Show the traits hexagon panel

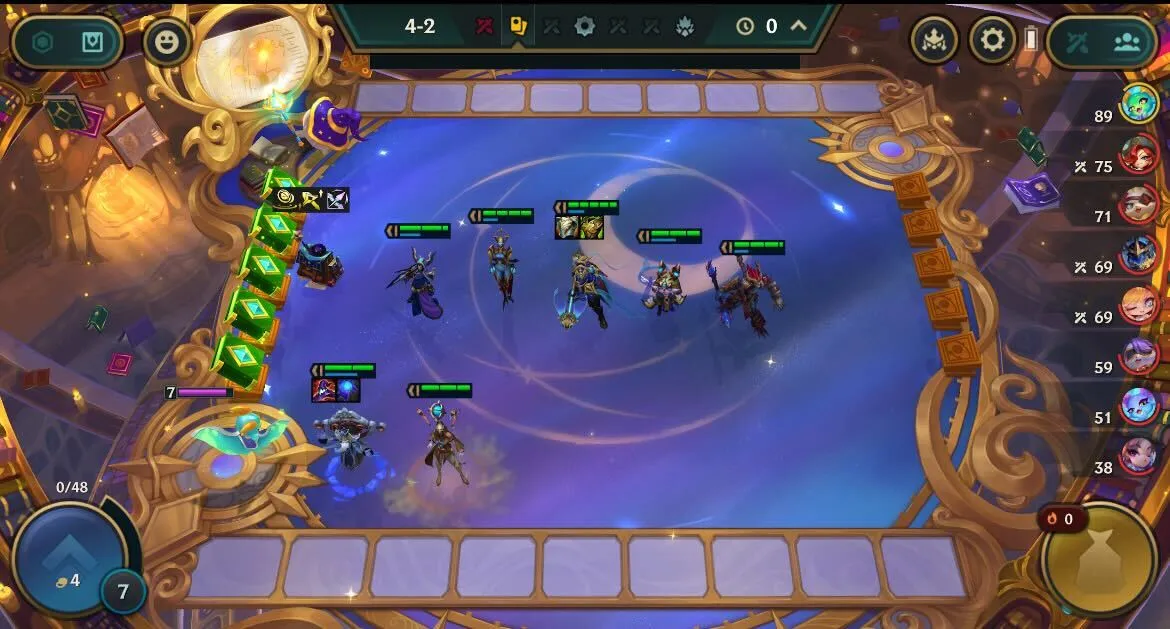[43, 42]
